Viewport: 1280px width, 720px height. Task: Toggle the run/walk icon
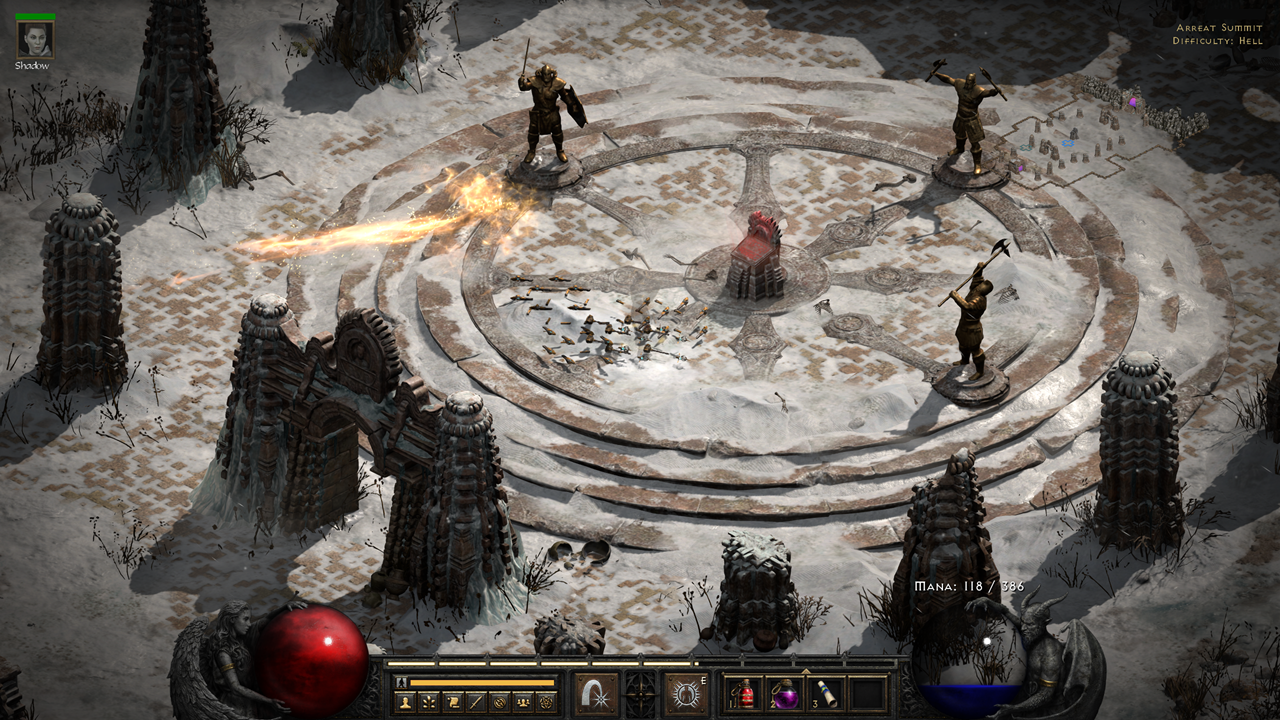click(402, 682)
